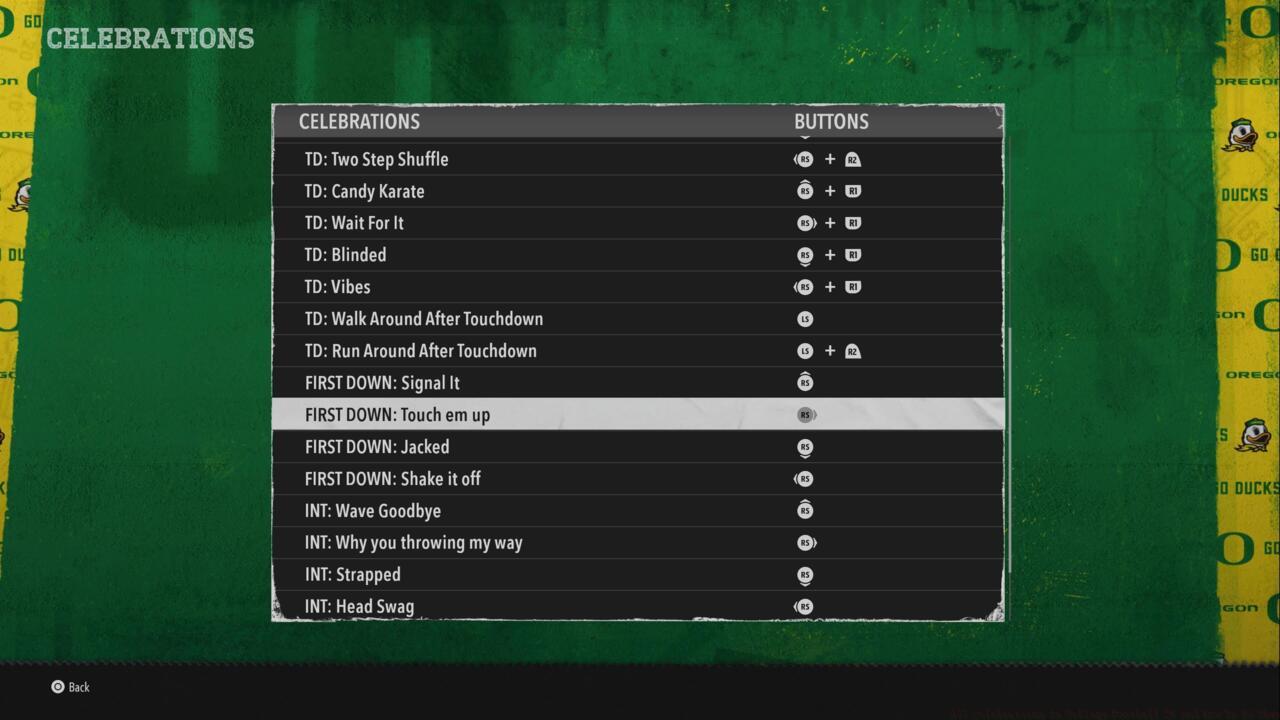The width and height of the screenshot is (1280, 720).
Task: Click the RS button icon beside Signal It
Action: pos(805,383)
